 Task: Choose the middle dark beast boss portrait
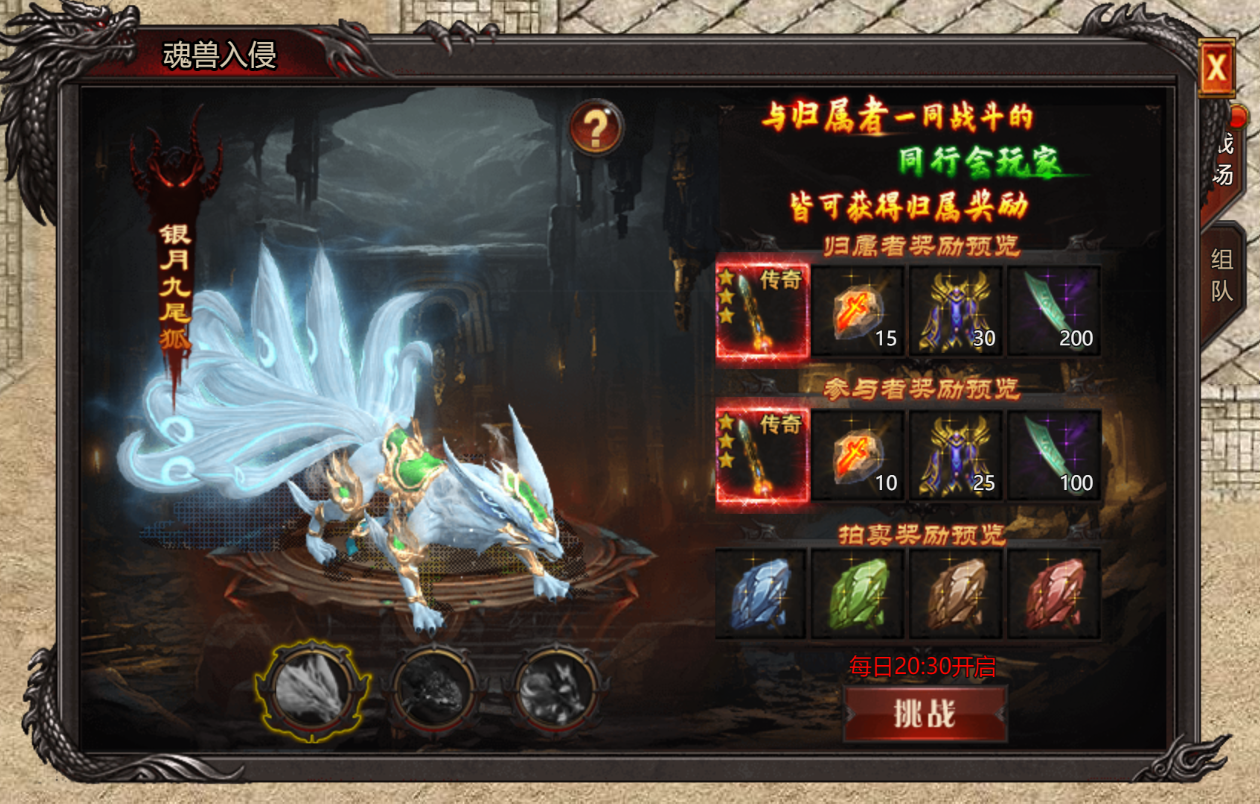(x=434, y=689)
